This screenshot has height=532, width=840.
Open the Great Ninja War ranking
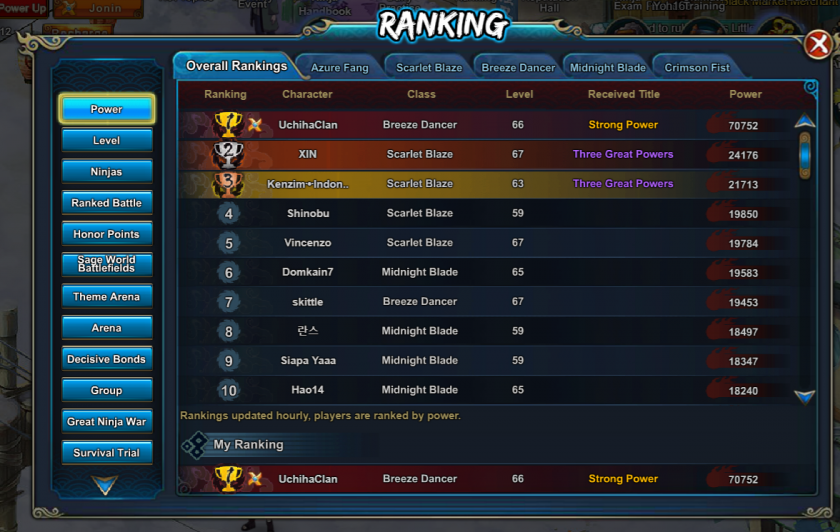tap(107, 422)
